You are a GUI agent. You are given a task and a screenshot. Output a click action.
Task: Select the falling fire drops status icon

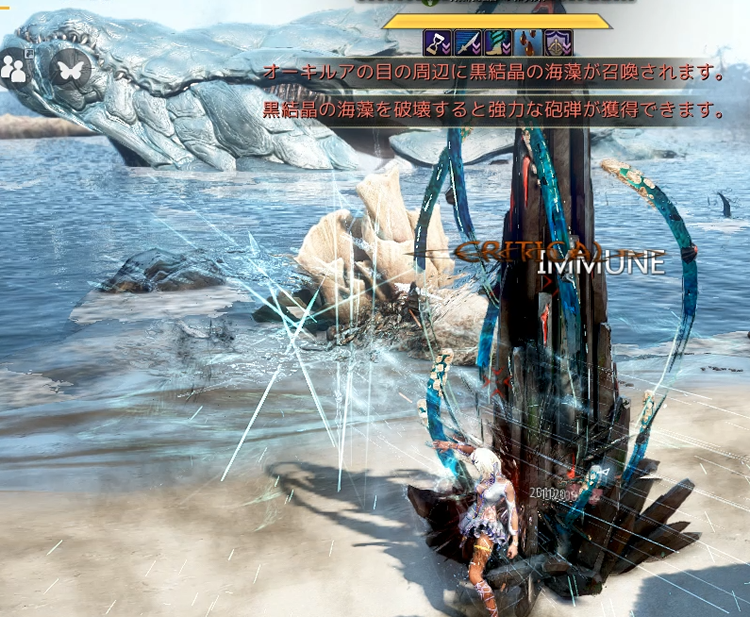click(x=526, y=43)
